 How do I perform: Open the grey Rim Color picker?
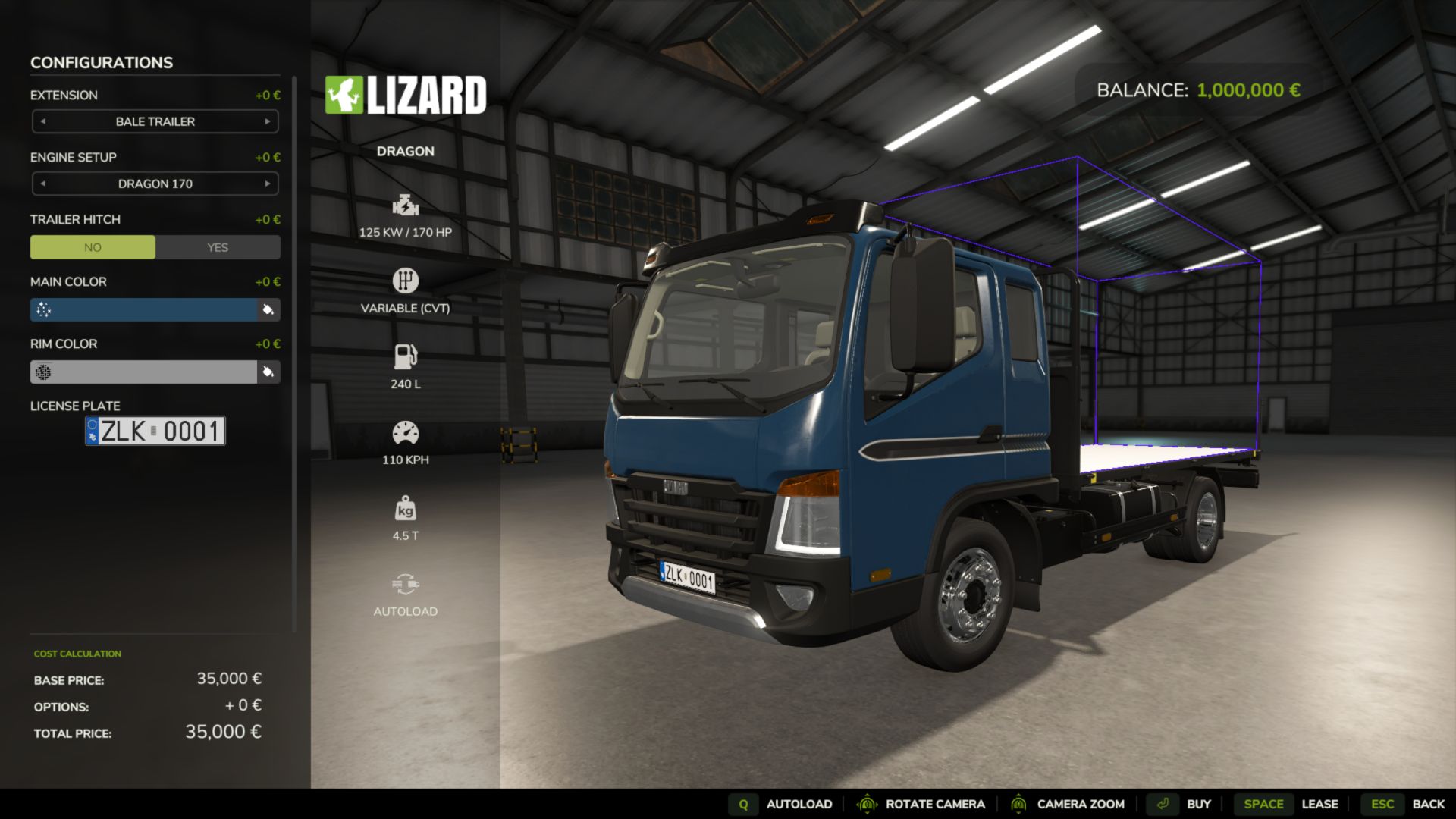[x=144, y=372]
